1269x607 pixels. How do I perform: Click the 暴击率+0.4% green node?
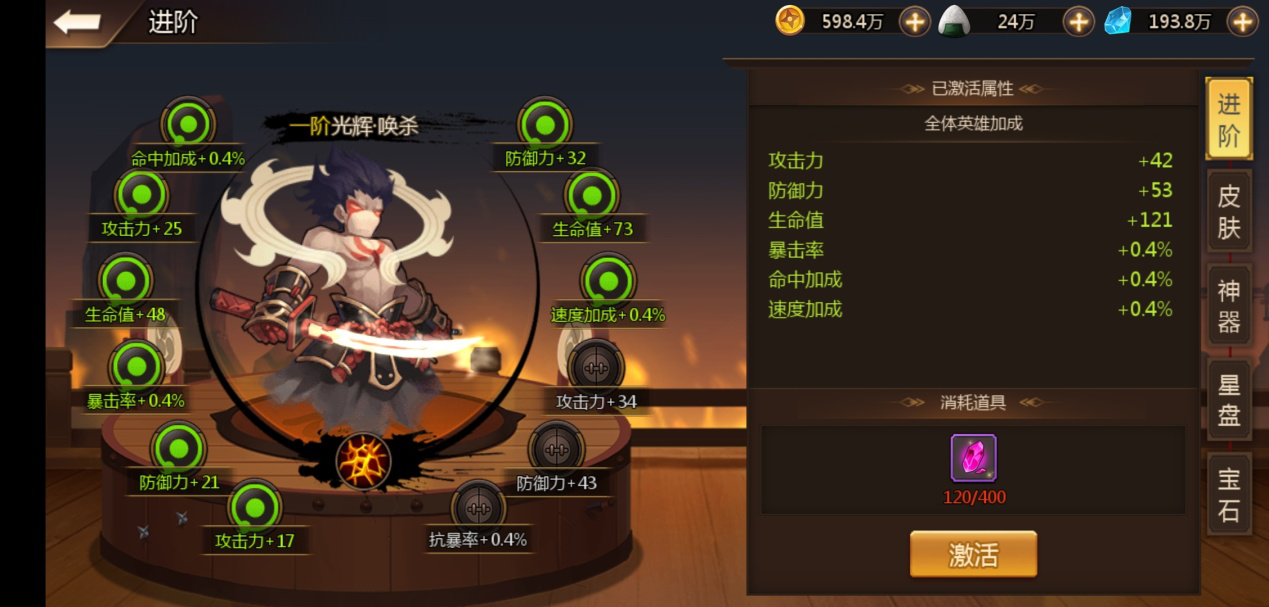click(136, 366)
